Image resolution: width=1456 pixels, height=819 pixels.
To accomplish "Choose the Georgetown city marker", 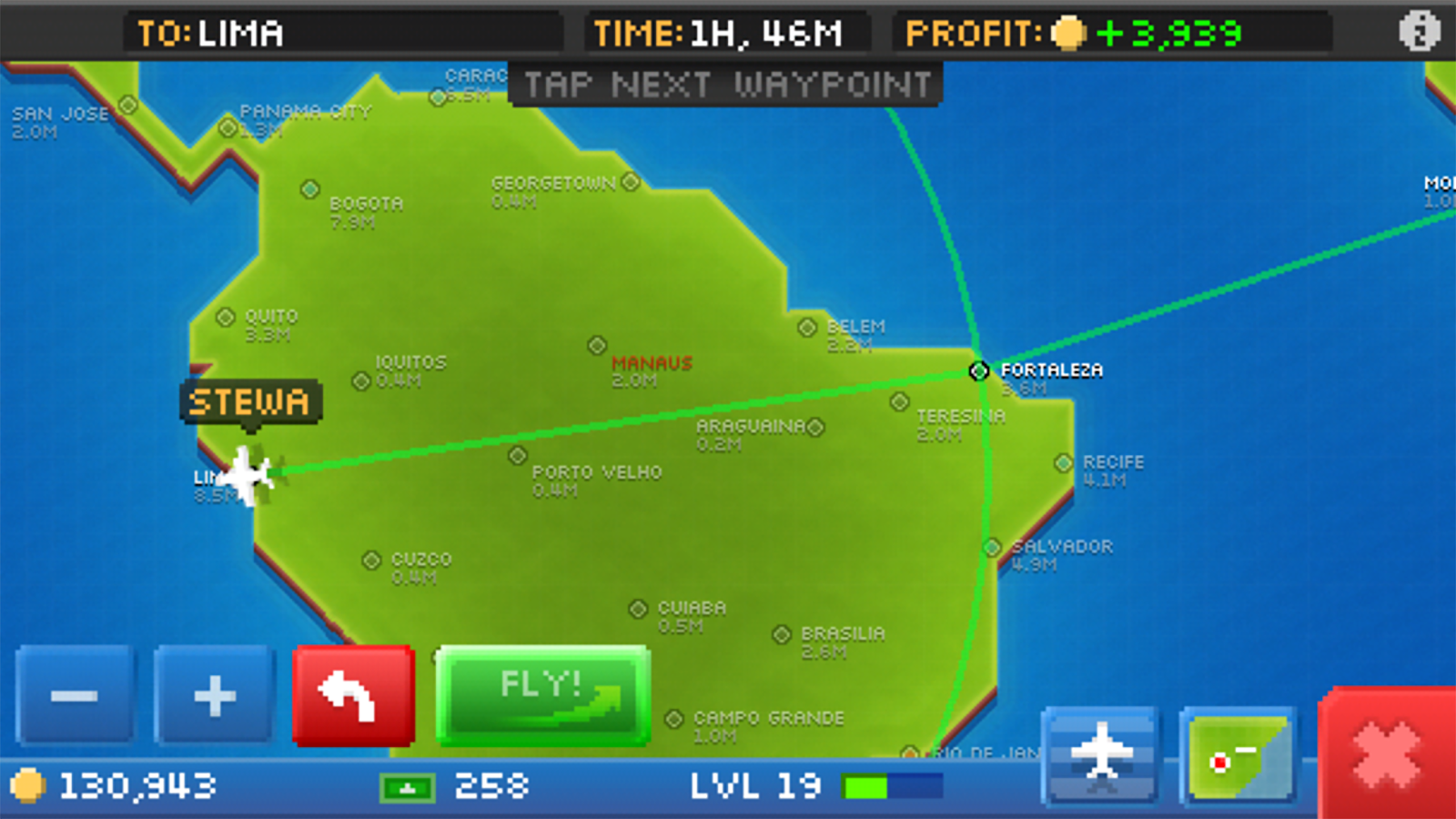I will point(631,182).
